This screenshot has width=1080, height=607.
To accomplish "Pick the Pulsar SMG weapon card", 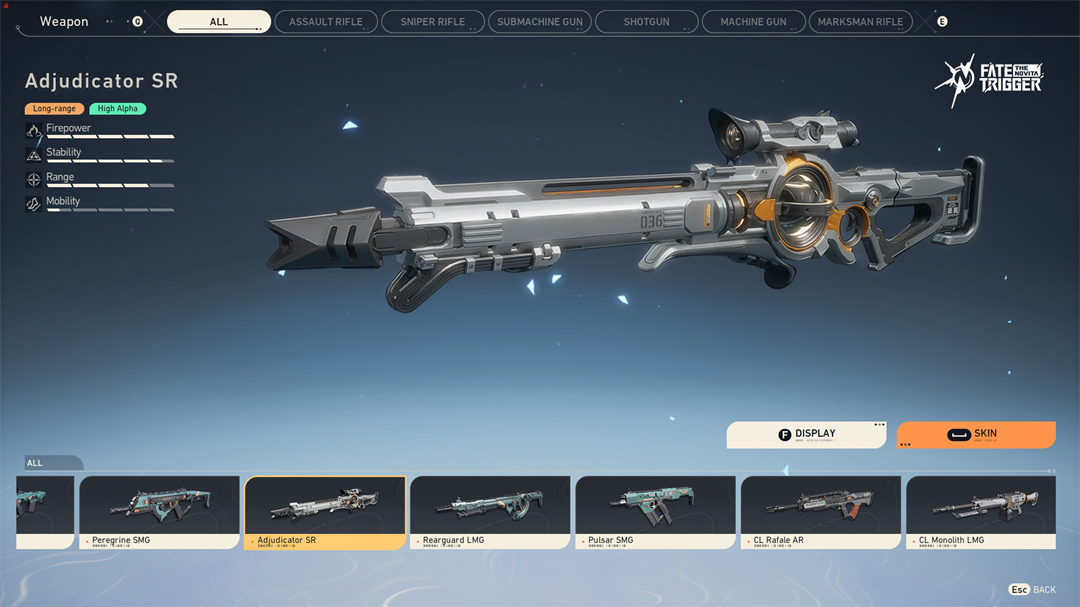I will click(x=655, y=511).
